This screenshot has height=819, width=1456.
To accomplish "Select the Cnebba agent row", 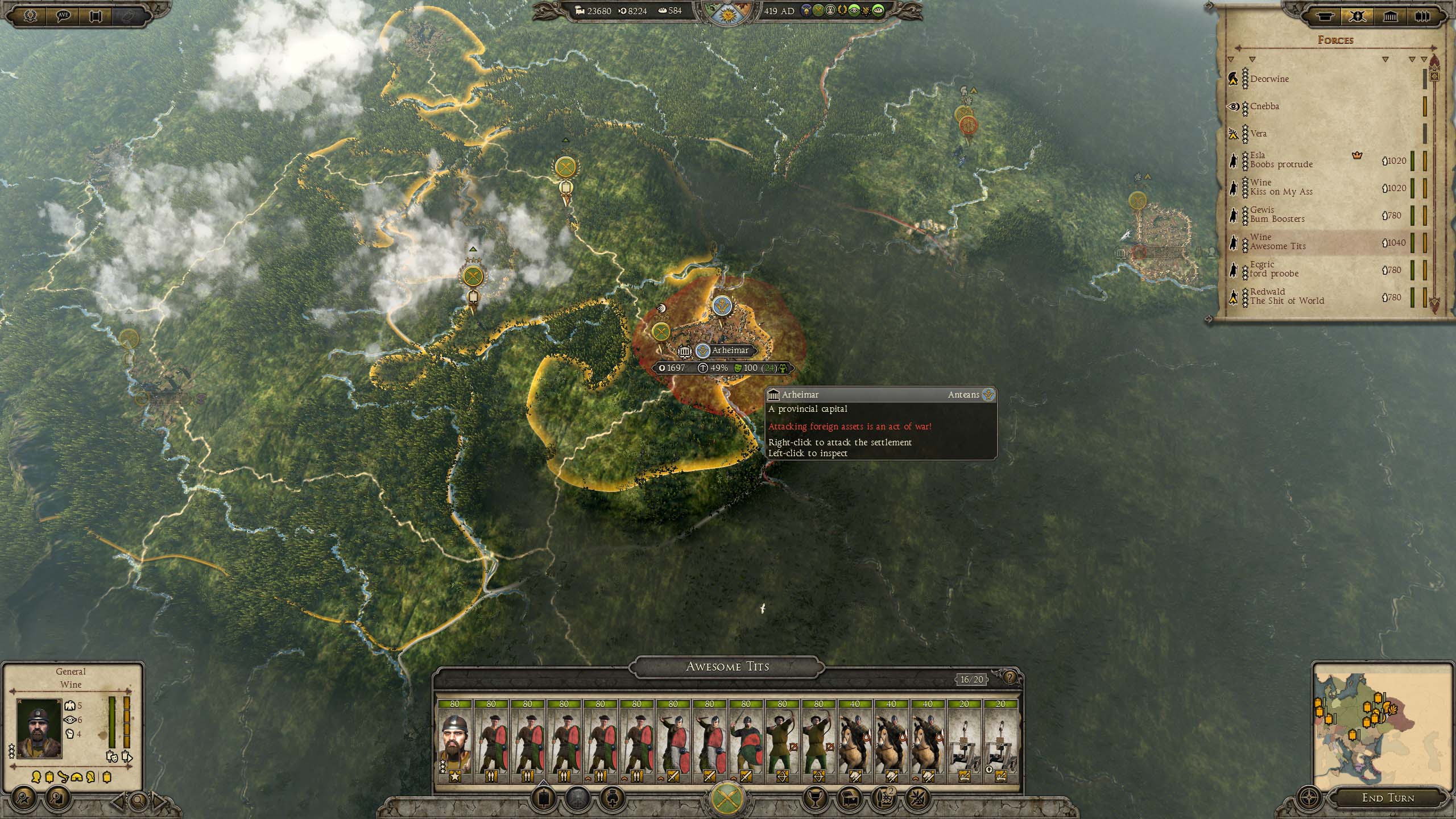I will tap(1264, 106).
